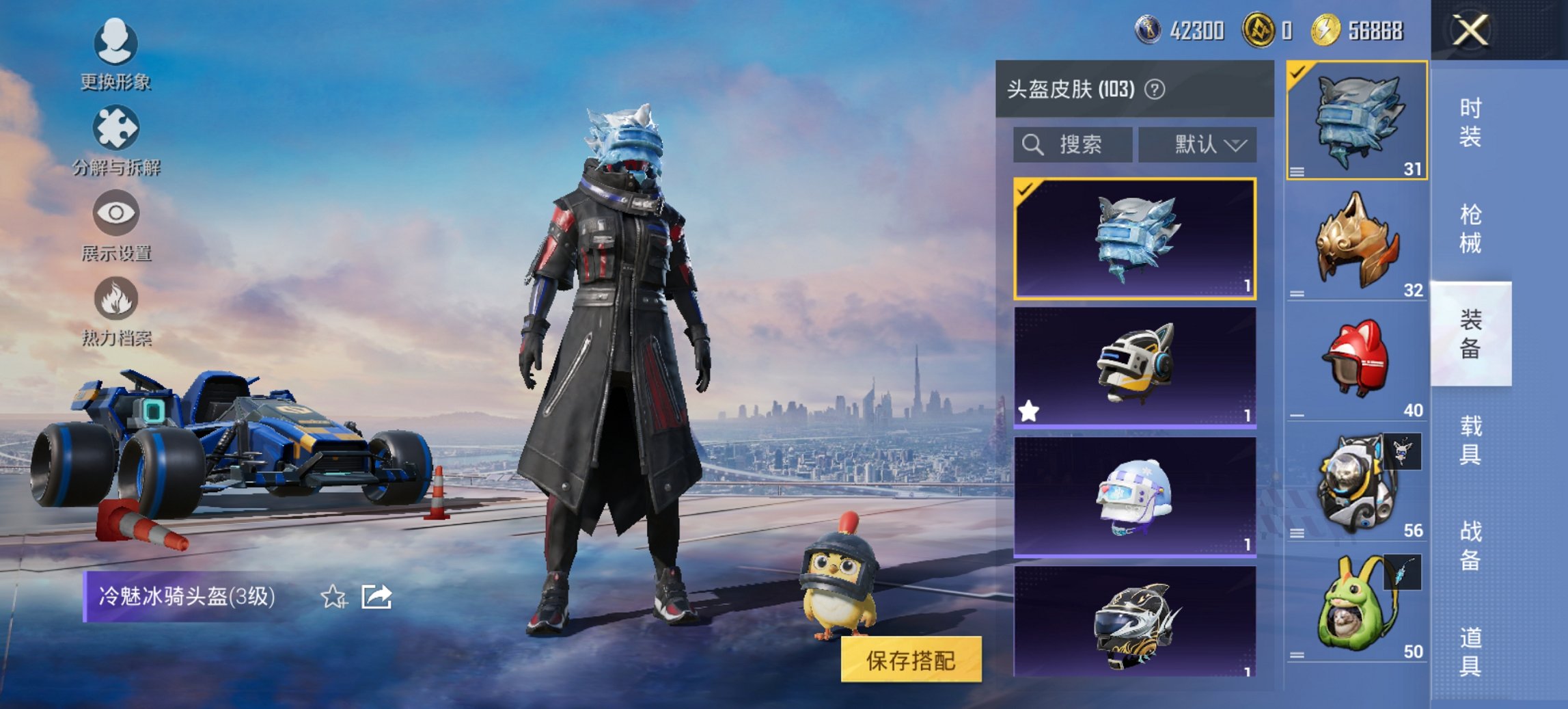1568x709 pixels.
Task: Open the 更换形象 avatar change icon
Action: 115,44
